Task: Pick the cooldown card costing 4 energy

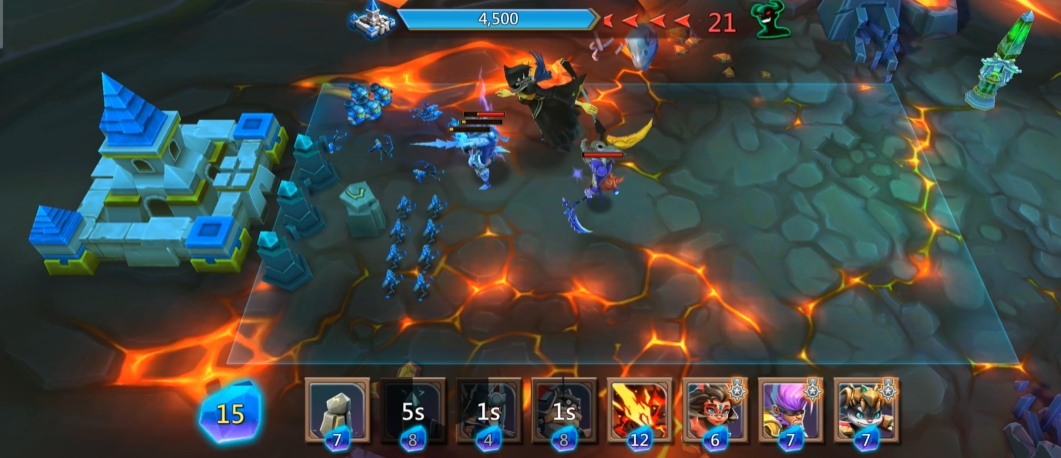Action: coord(489,409)
